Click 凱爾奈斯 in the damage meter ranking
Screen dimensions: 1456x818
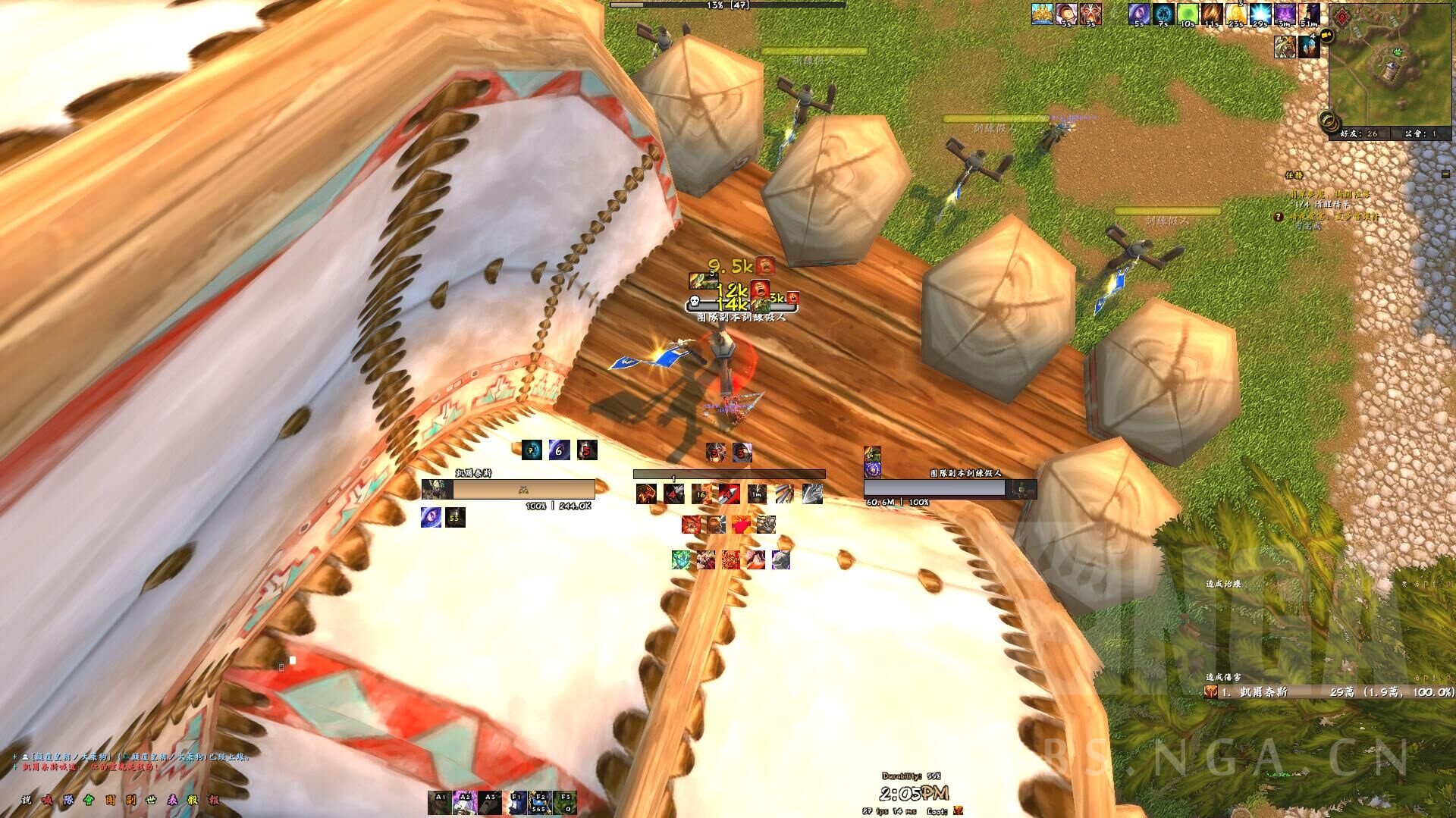tap(1263, 691)
